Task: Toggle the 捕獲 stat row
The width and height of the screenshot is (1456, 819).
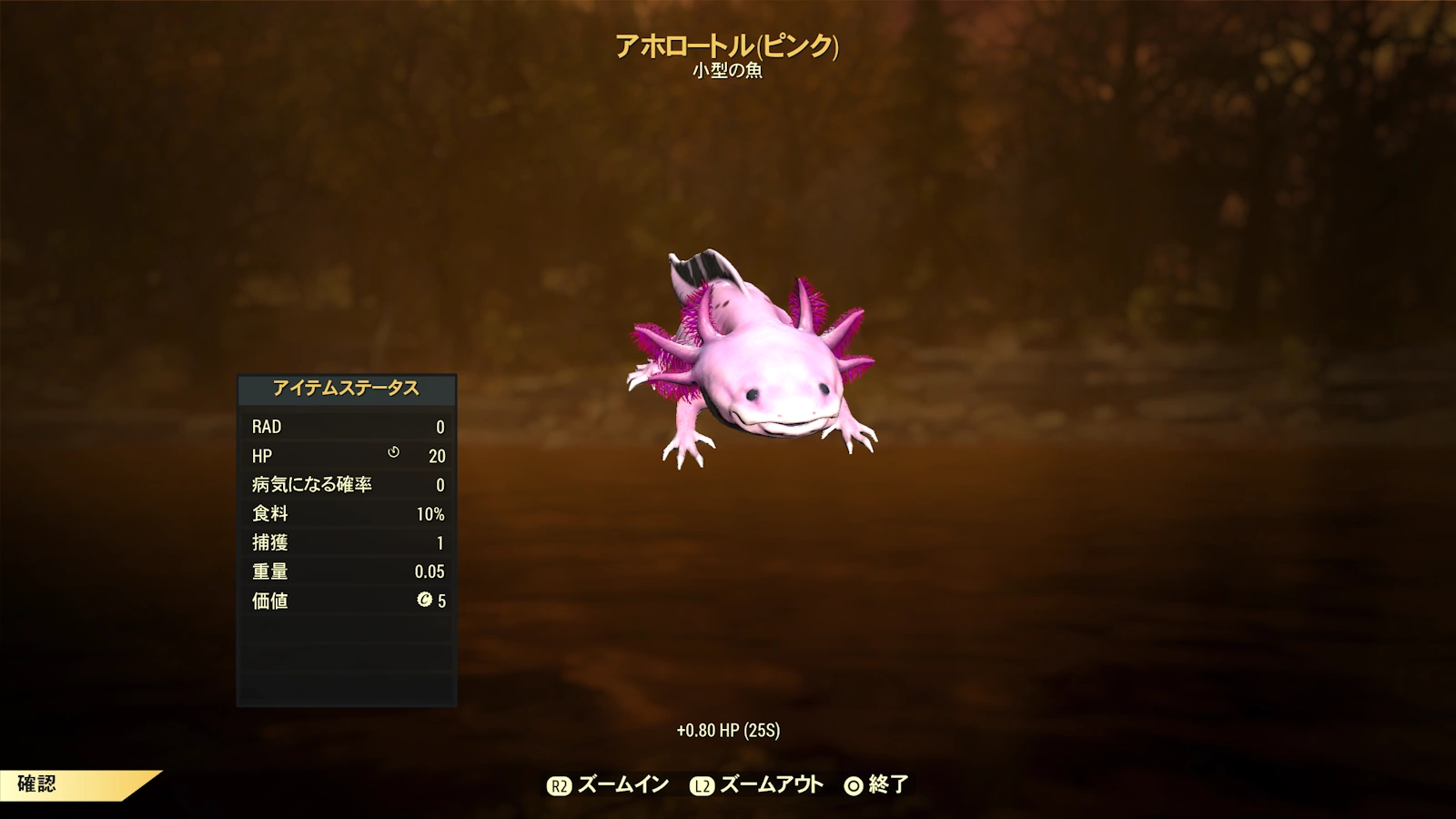Action: coord(346,542)
